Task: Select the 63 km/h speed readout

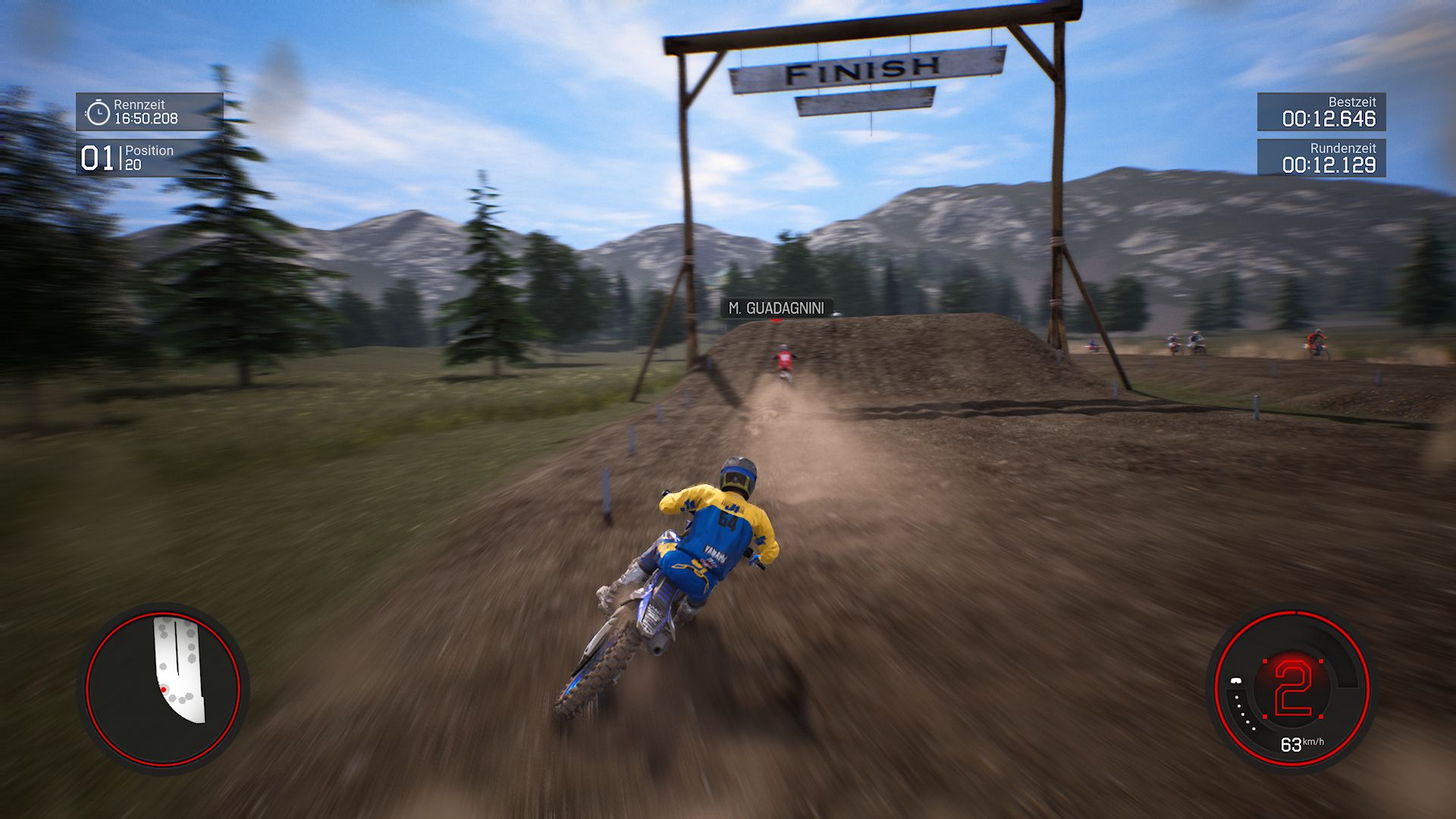Action: click(1301, 745)
